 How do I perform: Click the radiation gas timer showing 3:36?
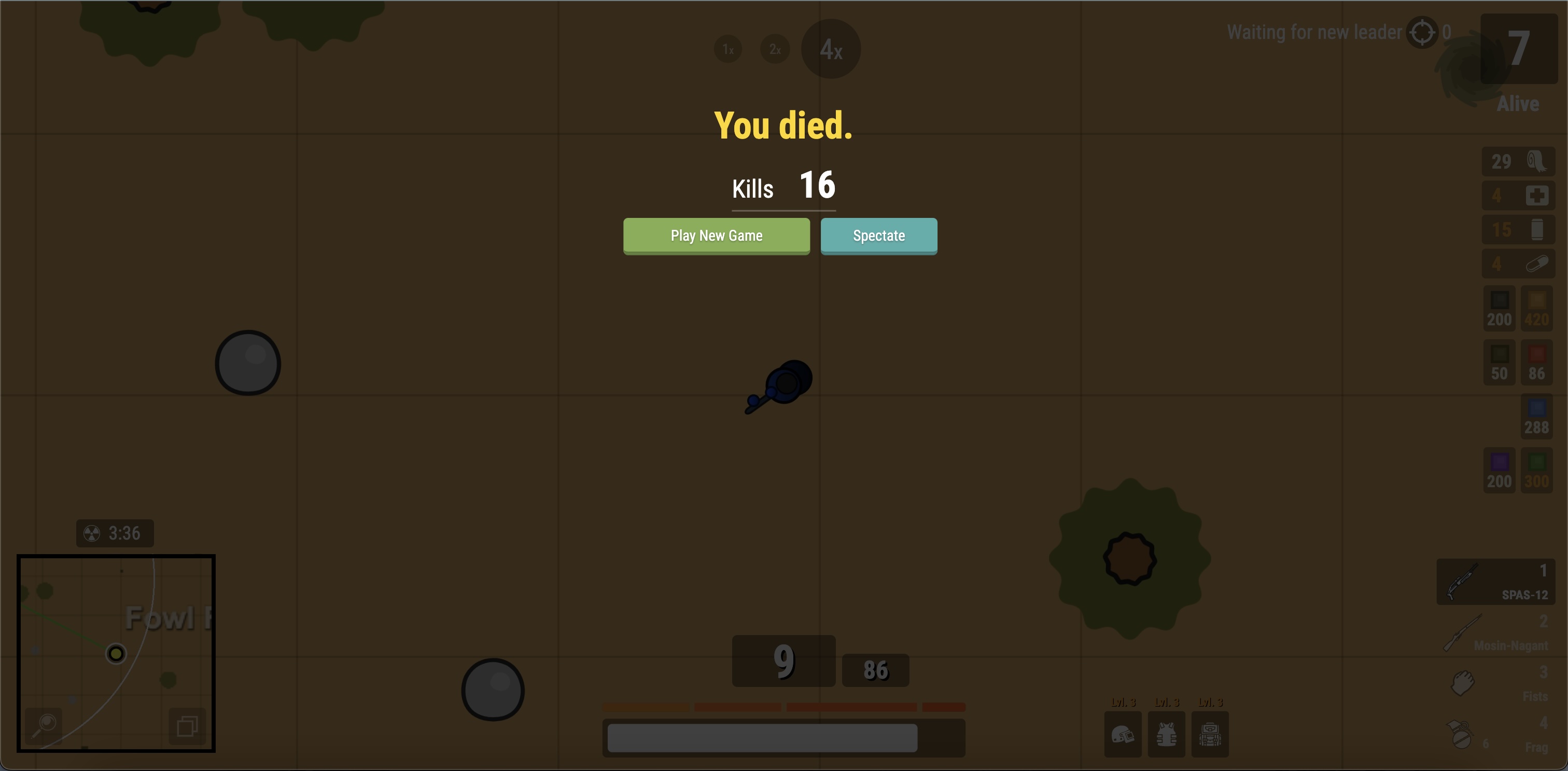coord(115,533)
